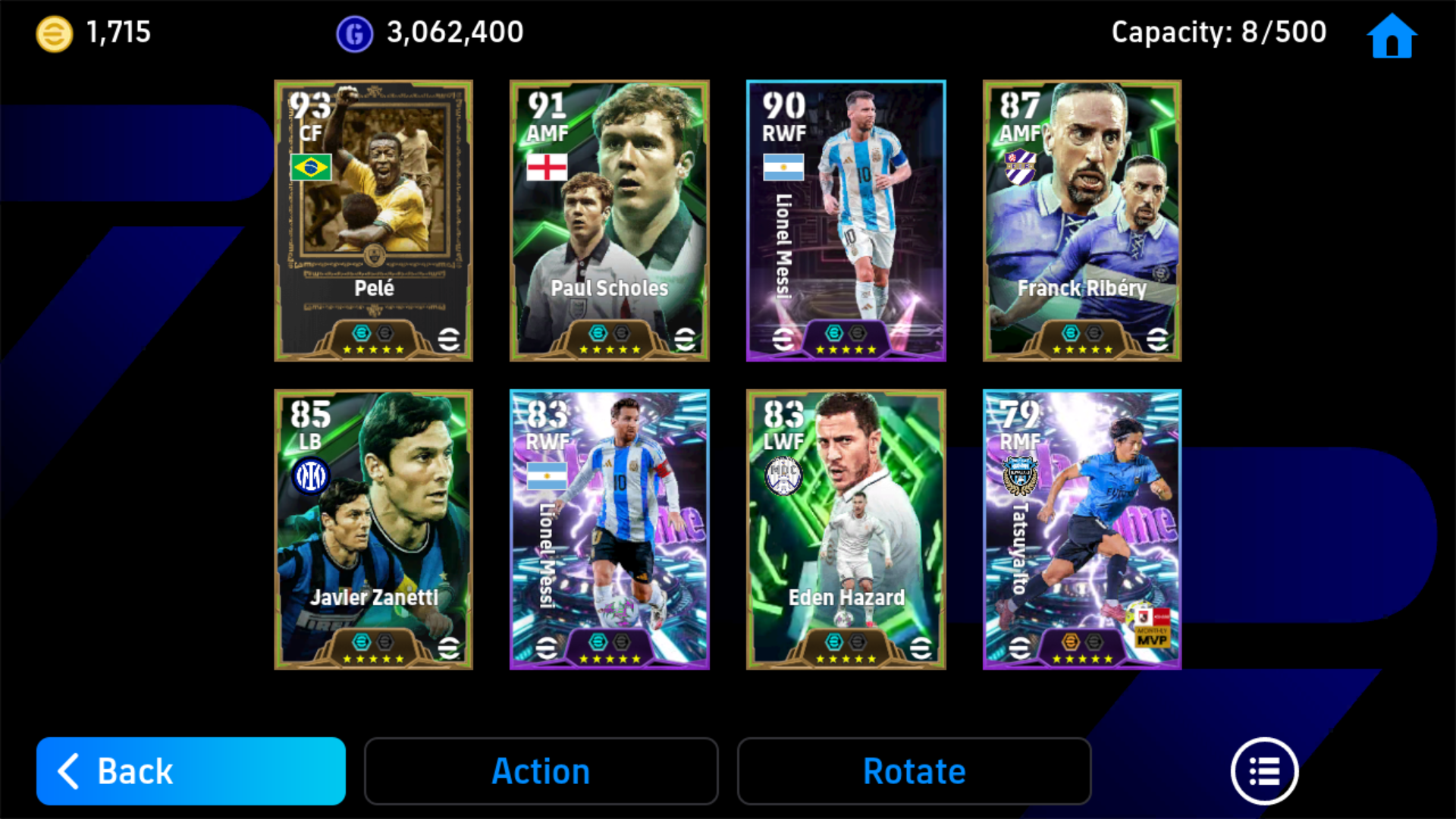Select the Eden Hazard 83 LWF card

point(846,529)
